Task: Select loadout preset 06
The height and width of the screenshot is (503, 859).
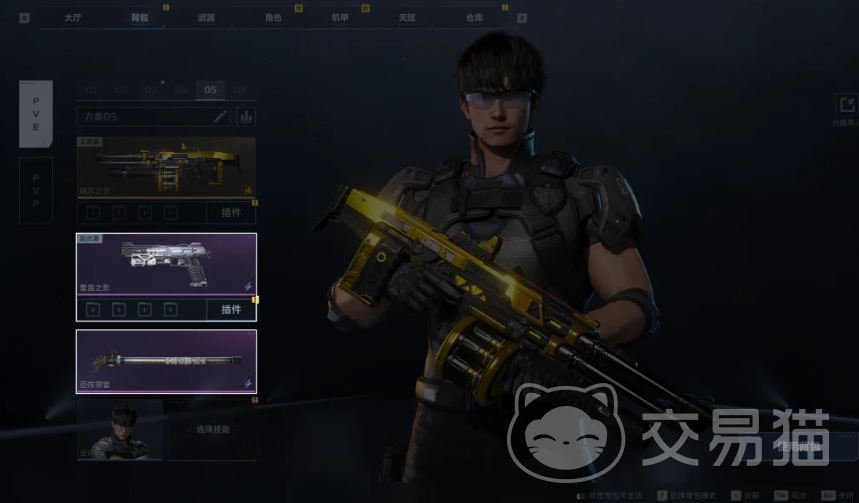Action: pyautogui.click(x=240, y=90)
